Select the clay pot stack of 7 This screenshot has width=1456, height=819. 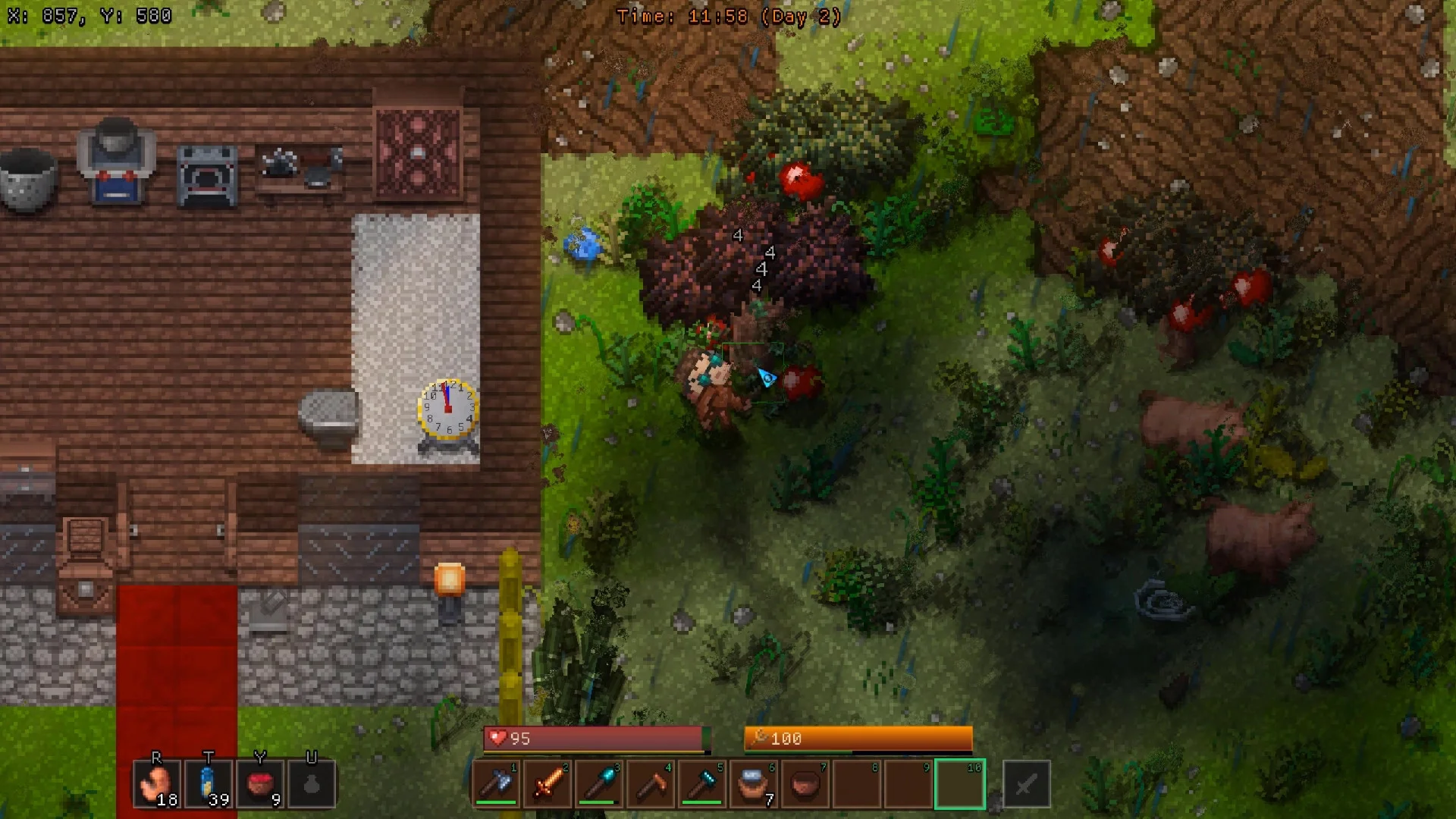[755, 784]
